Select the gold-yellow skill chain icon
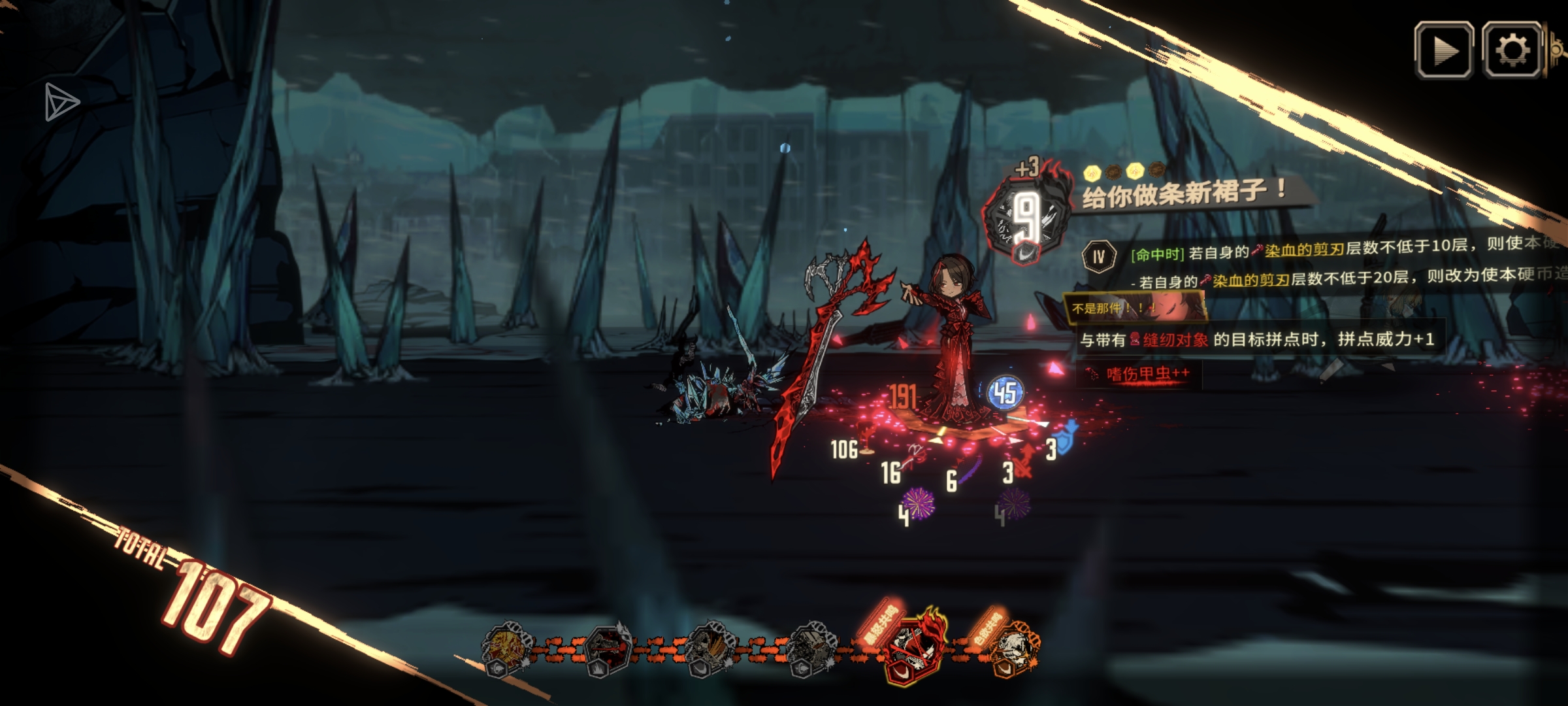Image resolution: width=1568 pixels, height=706 pixels. pos(506,648)
